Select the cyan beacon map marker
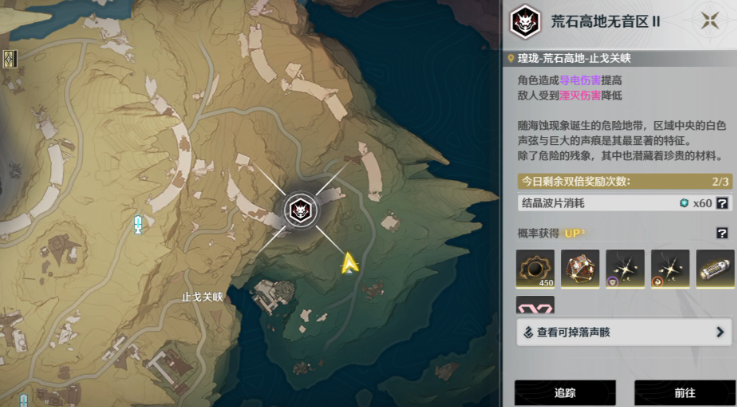 click(x=138, y=225)
